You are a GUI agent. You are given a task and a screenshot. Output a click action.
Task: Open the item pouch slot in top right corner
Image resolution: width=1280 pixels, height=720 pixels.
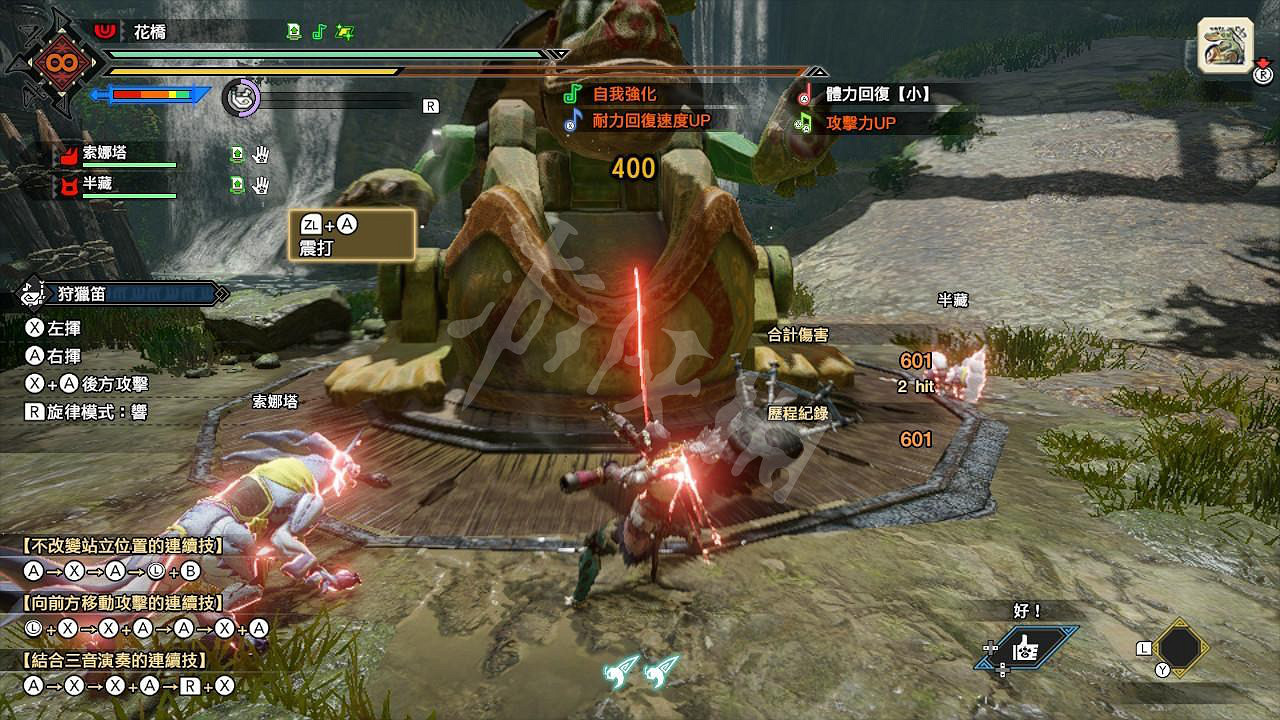(x=1227, y=43)
